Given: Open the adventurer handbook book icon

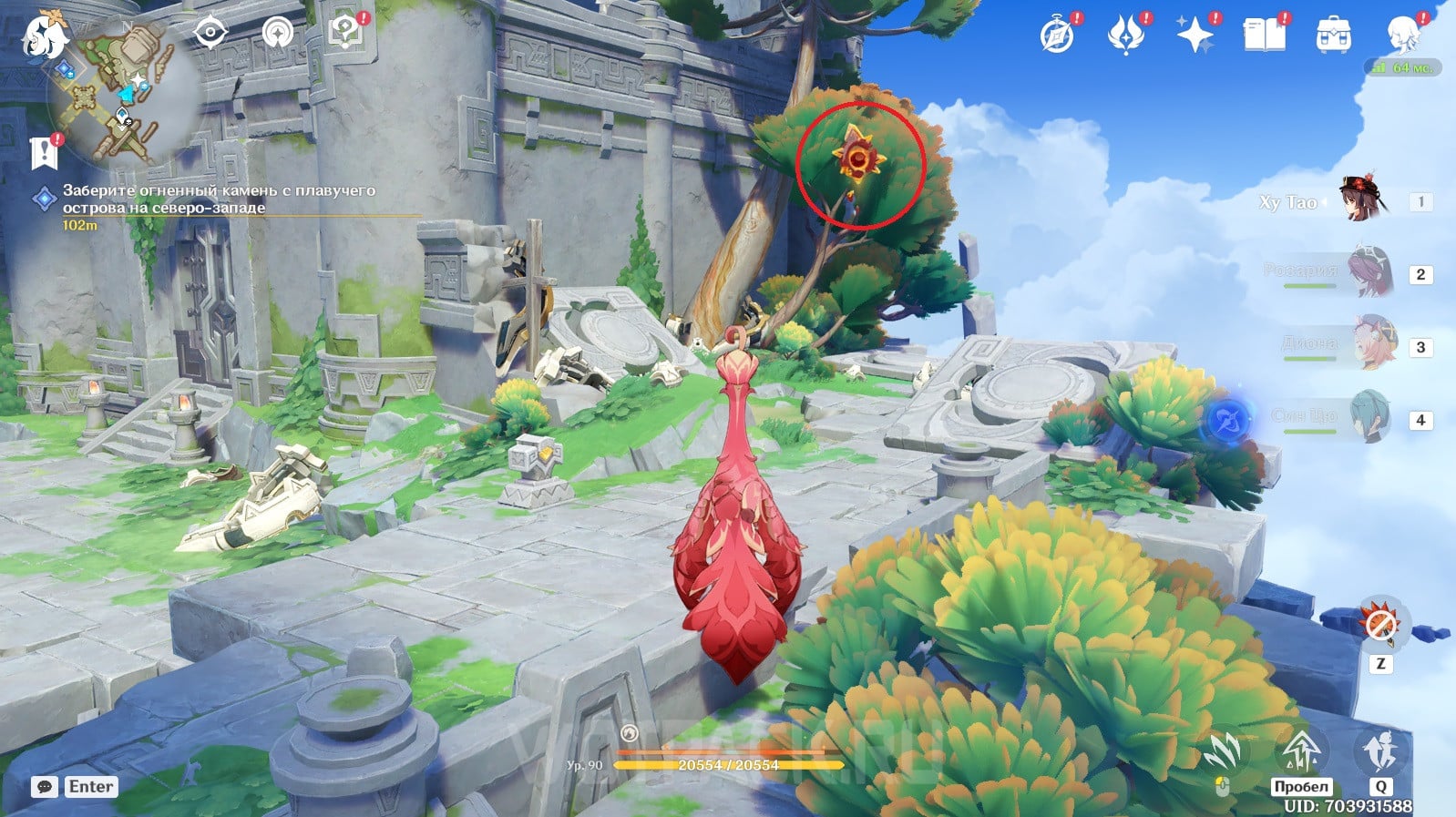Looking at the screenshot, I should point(1264,35).
